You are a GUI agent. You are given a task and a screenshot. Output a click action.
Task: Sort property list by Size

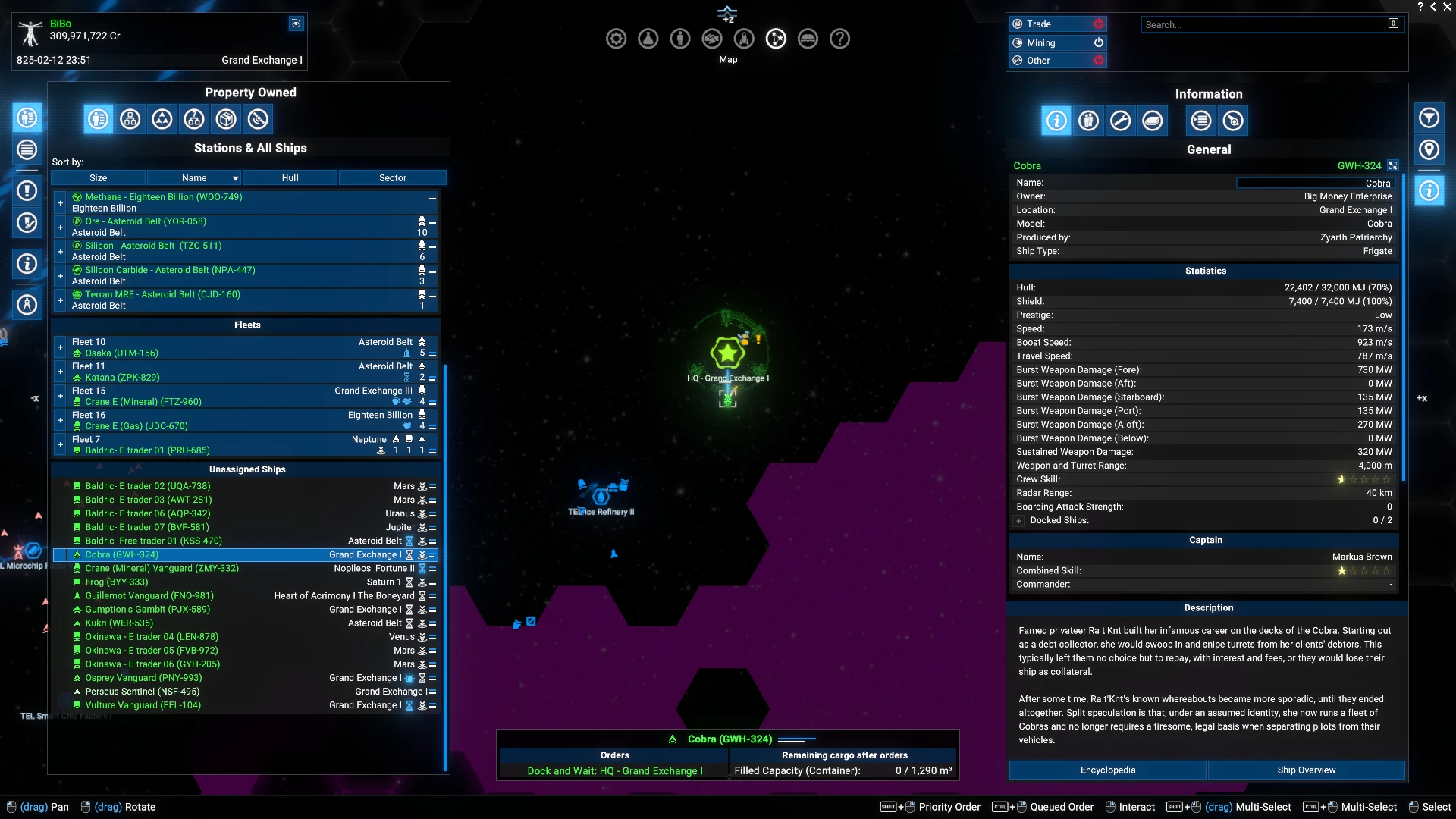point(99,178)
